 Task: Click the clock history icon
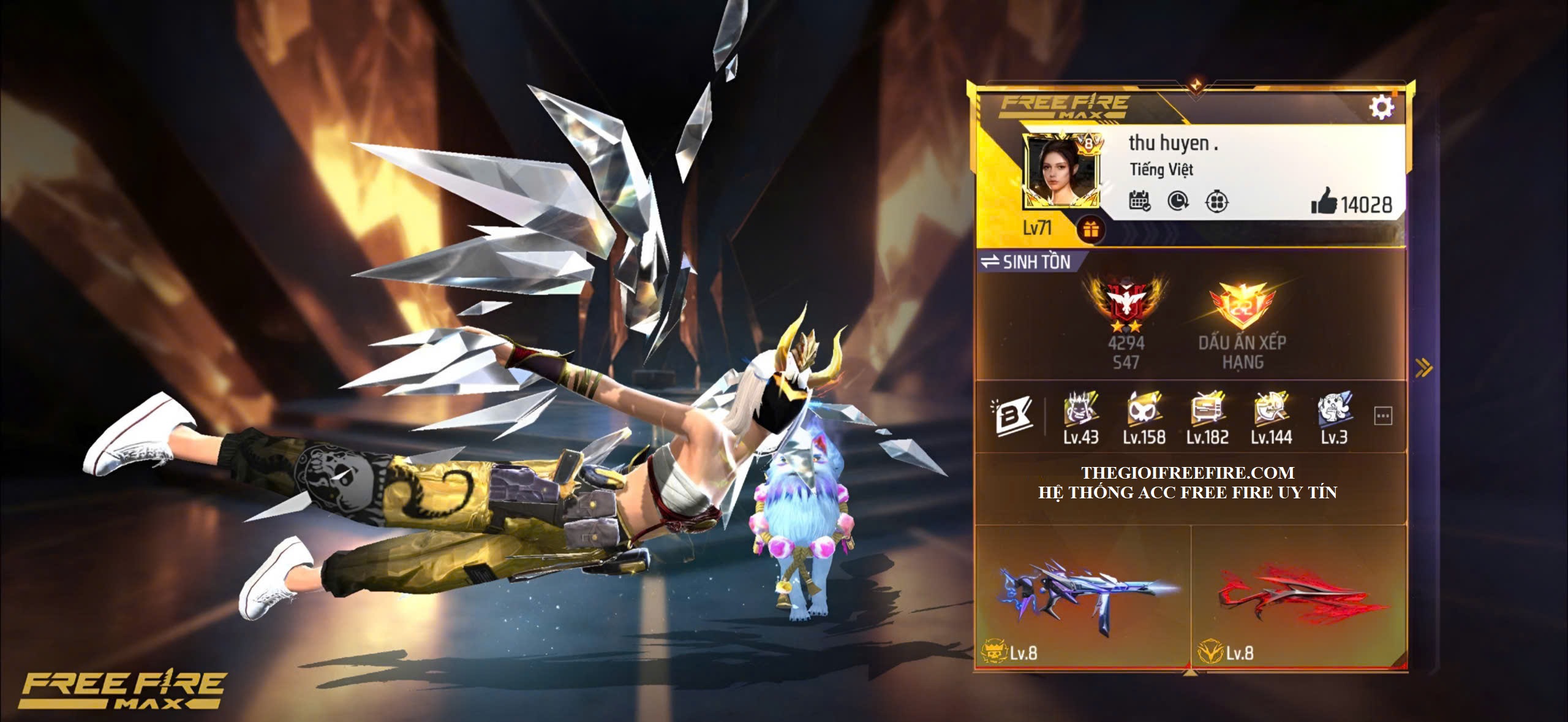[x=1178, y=201]
